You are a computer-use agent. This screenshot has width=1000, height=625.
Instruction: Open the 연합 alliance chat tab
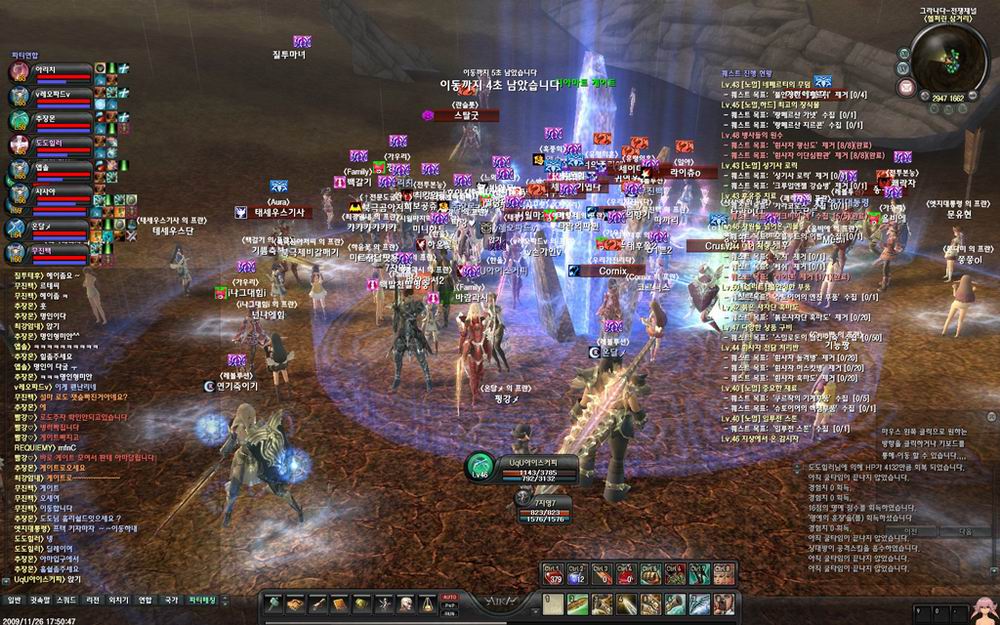click(x=145, y=600)
